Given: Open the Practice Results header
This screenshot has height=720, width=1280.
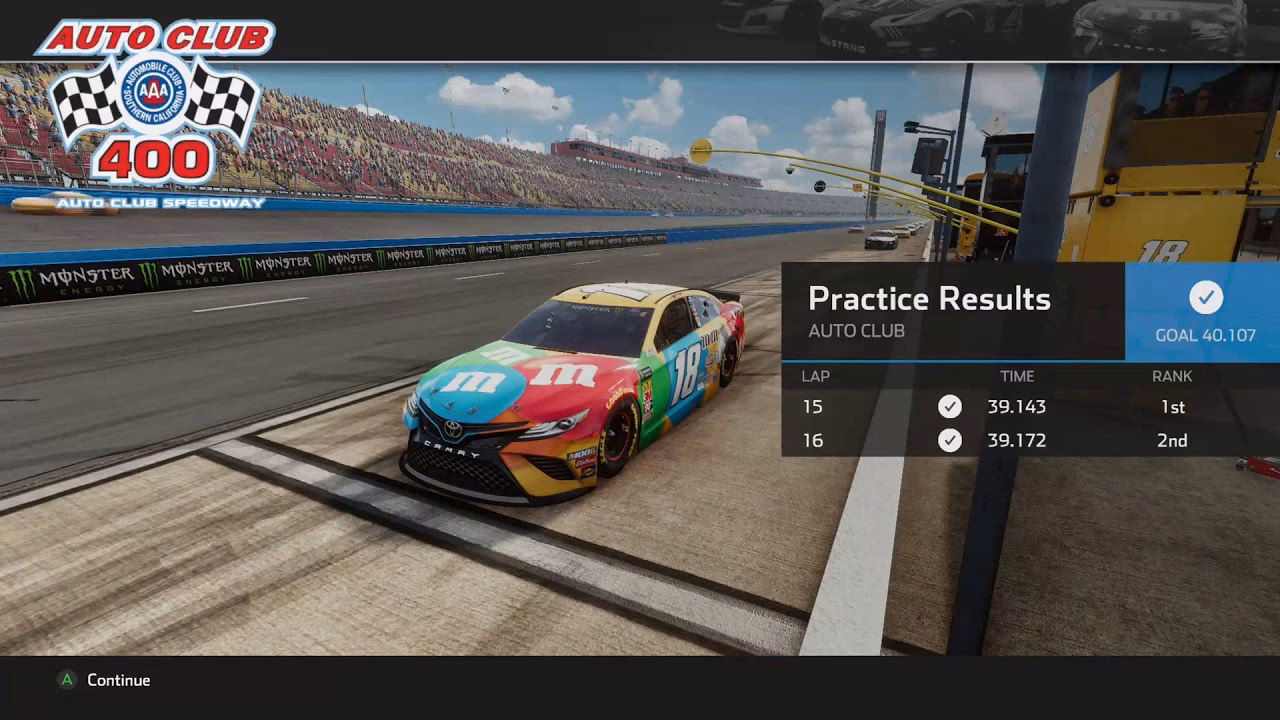Looking at the screenshot, I should [929, 298].
